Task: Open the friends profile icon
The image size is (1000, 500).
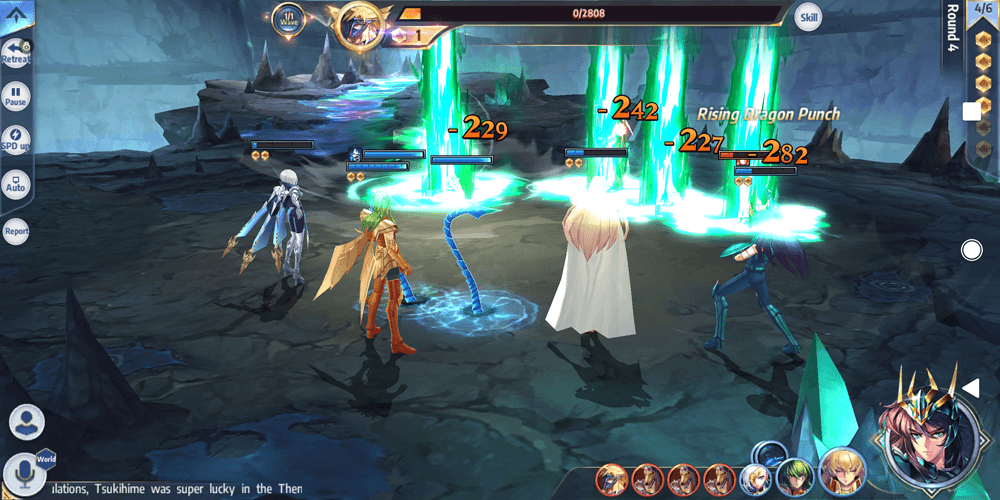Action: (x=27, y=421)
